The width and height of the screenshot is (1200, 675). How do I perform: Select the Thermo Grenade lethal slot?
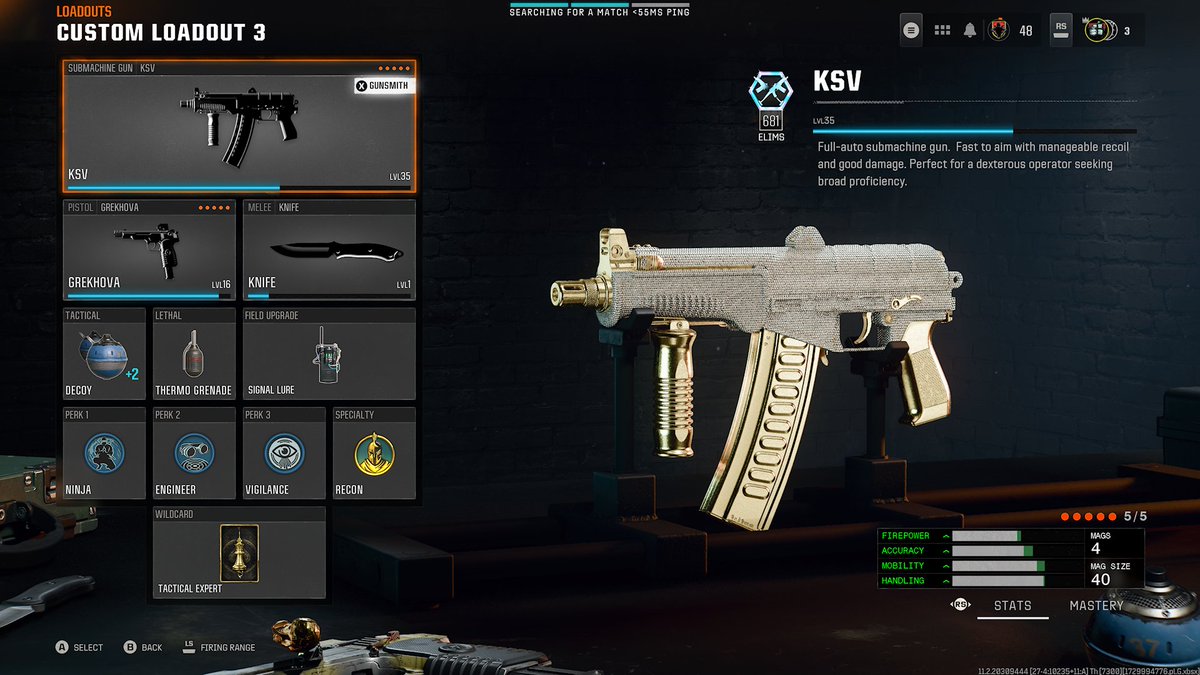coord(194,353)
